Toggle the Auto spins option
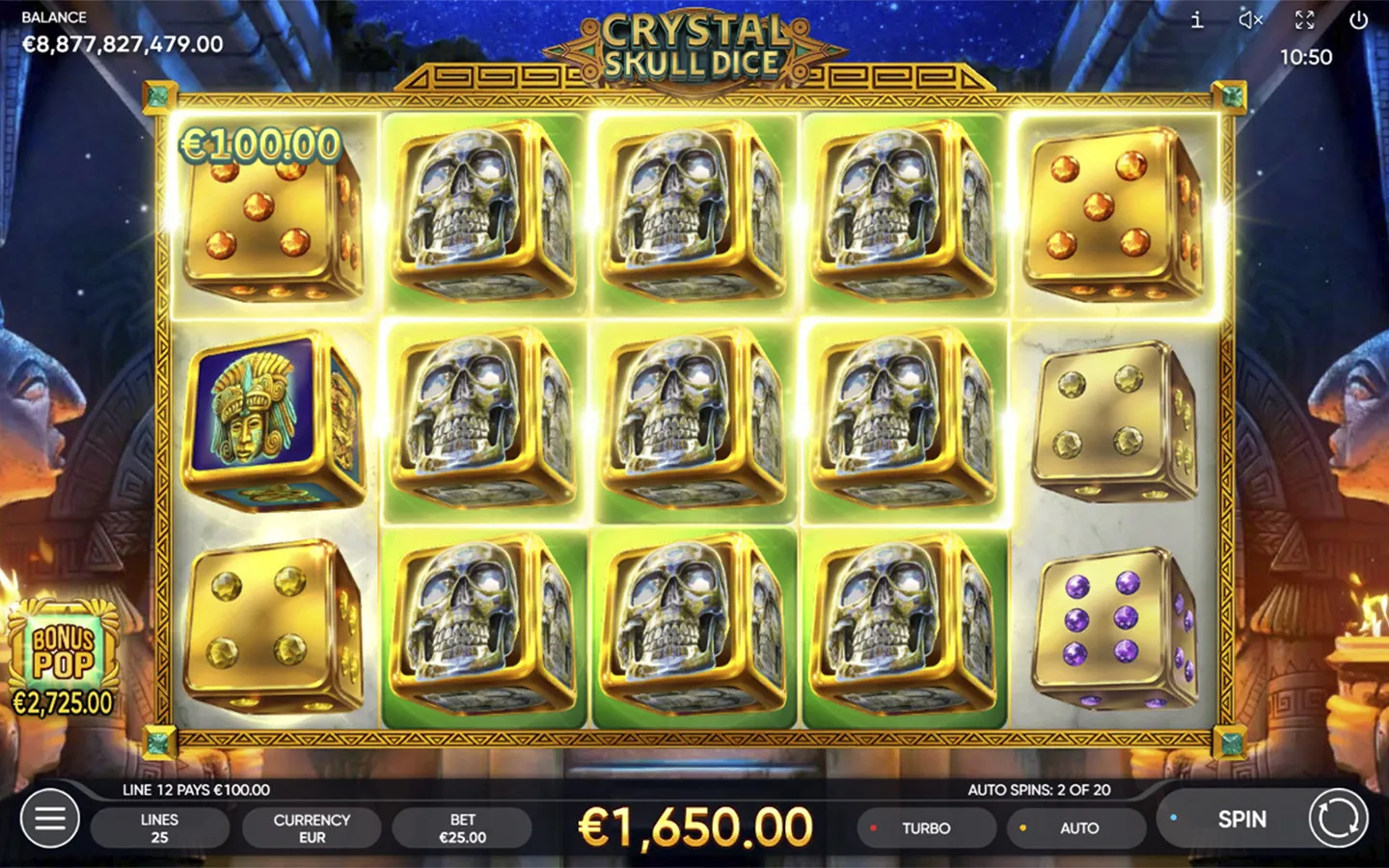Image resolution: width=1389 pixels, height=868 pixels. point(1077,828)
